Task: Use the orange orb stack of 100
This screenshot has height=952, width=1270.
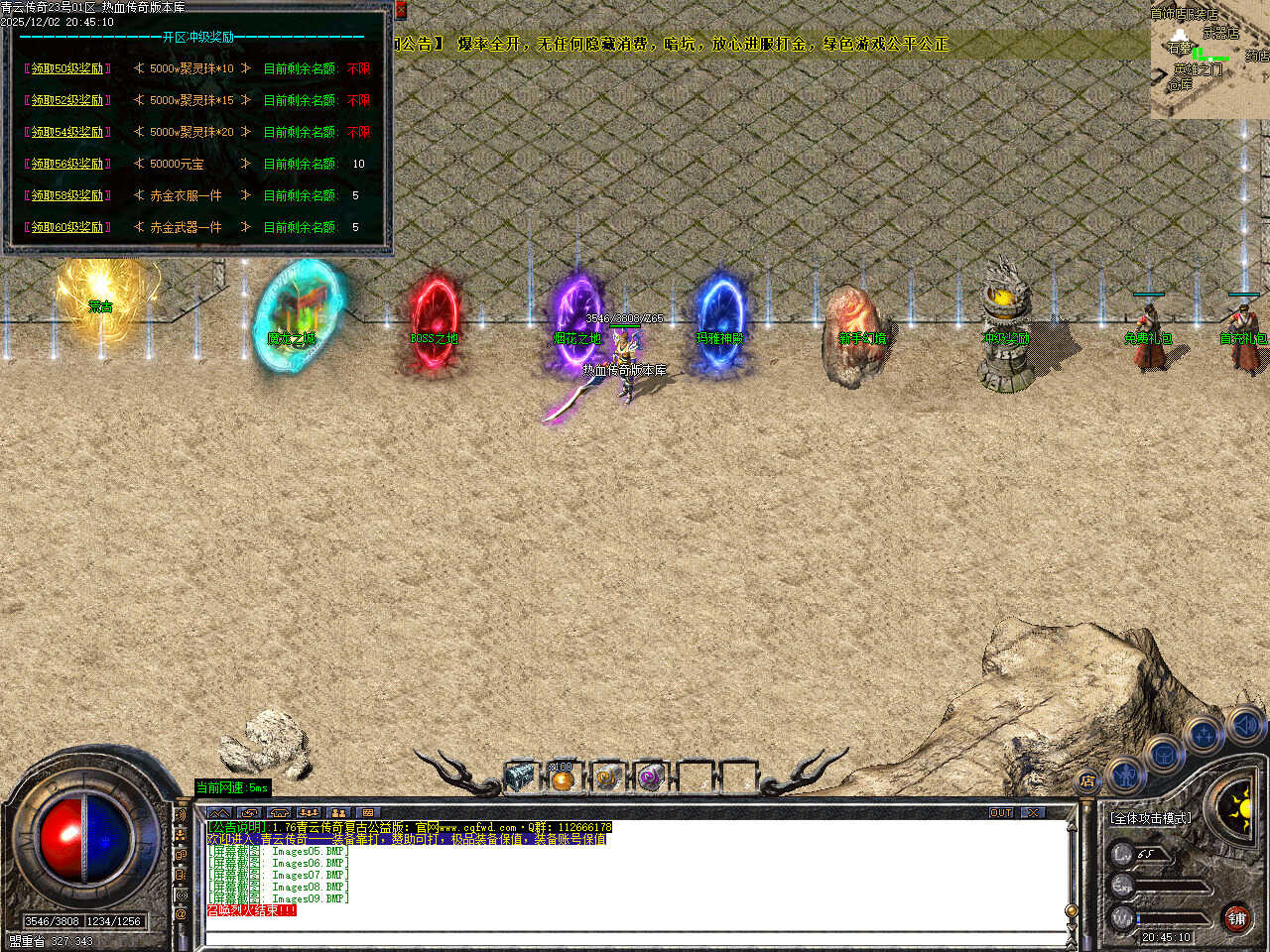Action: (x=563, y=778)
